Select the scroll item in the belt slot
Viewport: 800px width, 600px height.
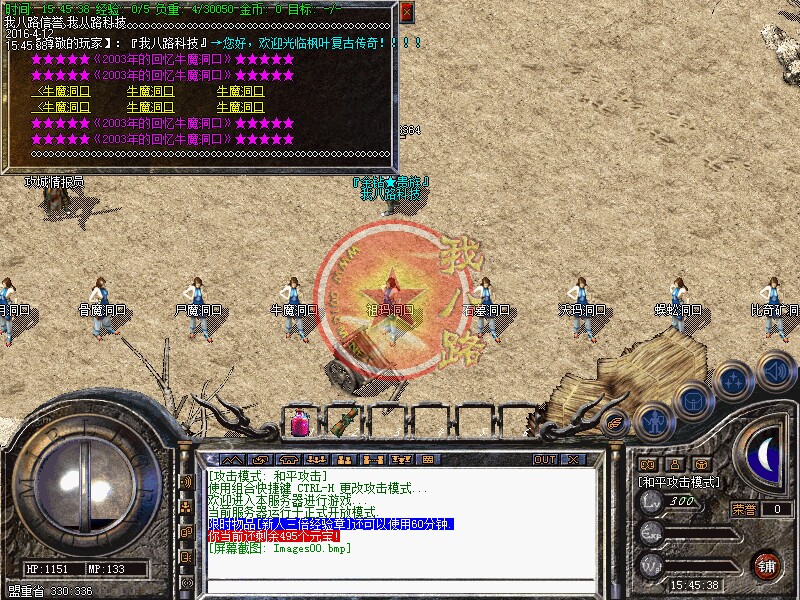pyautogui.click(x=345, y=420)
